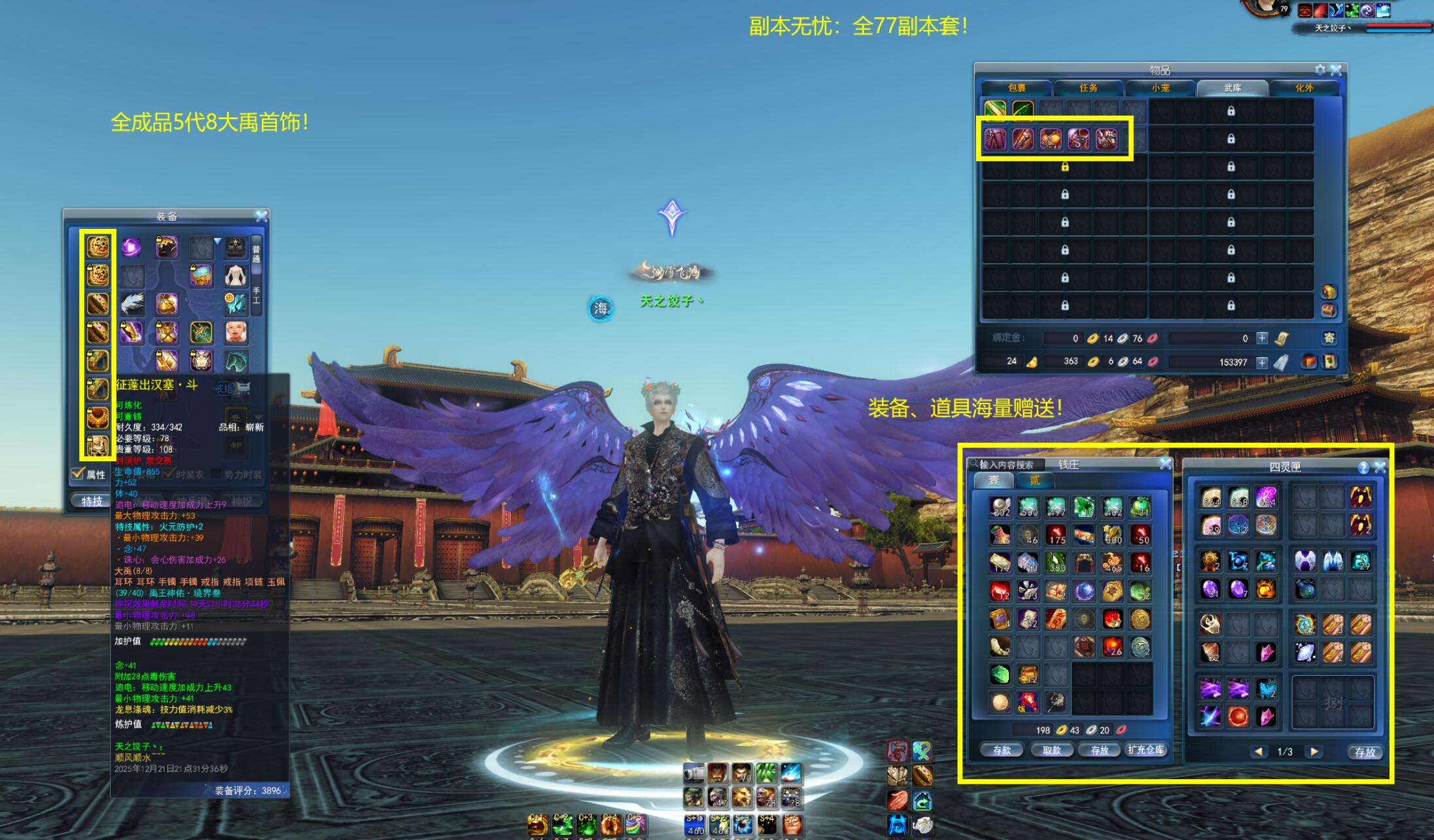
Task: Close the 四灵匣 window
Action: click(x=1380, y=467)
